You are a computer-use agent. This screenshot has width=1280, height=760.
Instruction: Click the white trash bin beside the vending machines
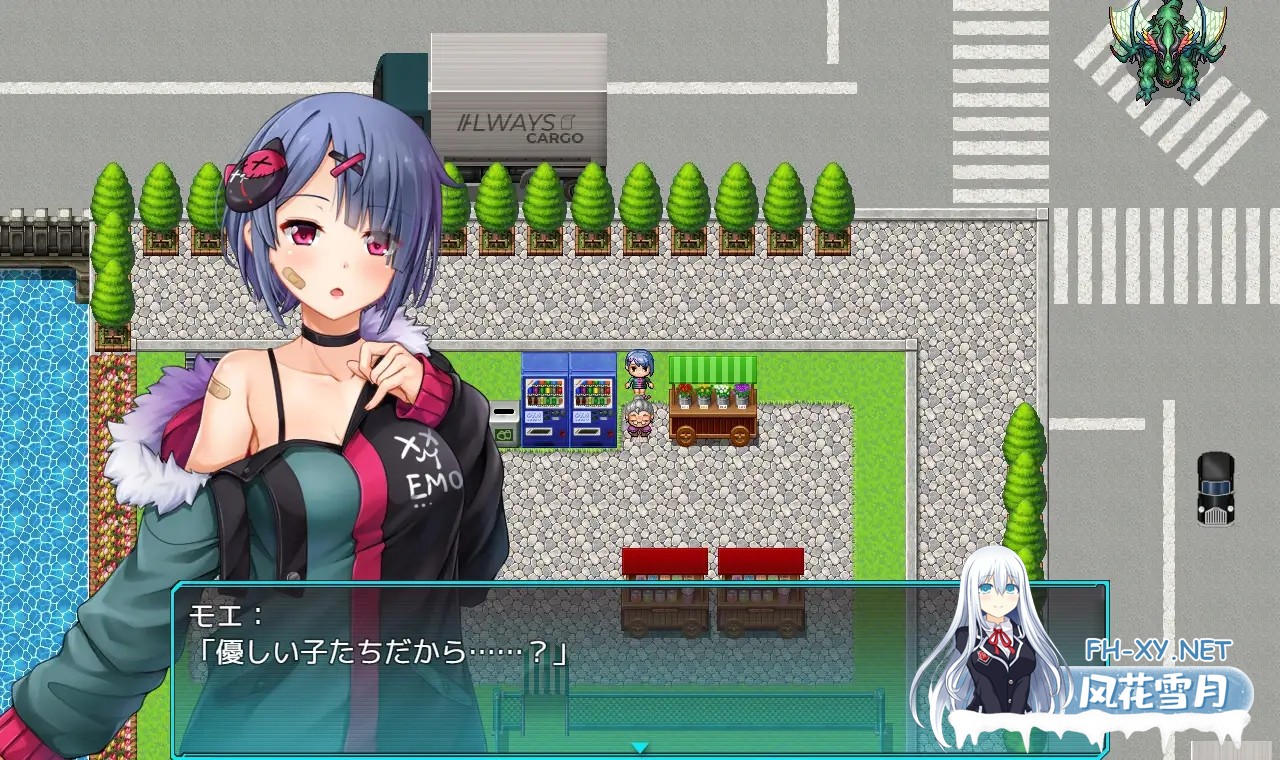click(x=503, y=412)
